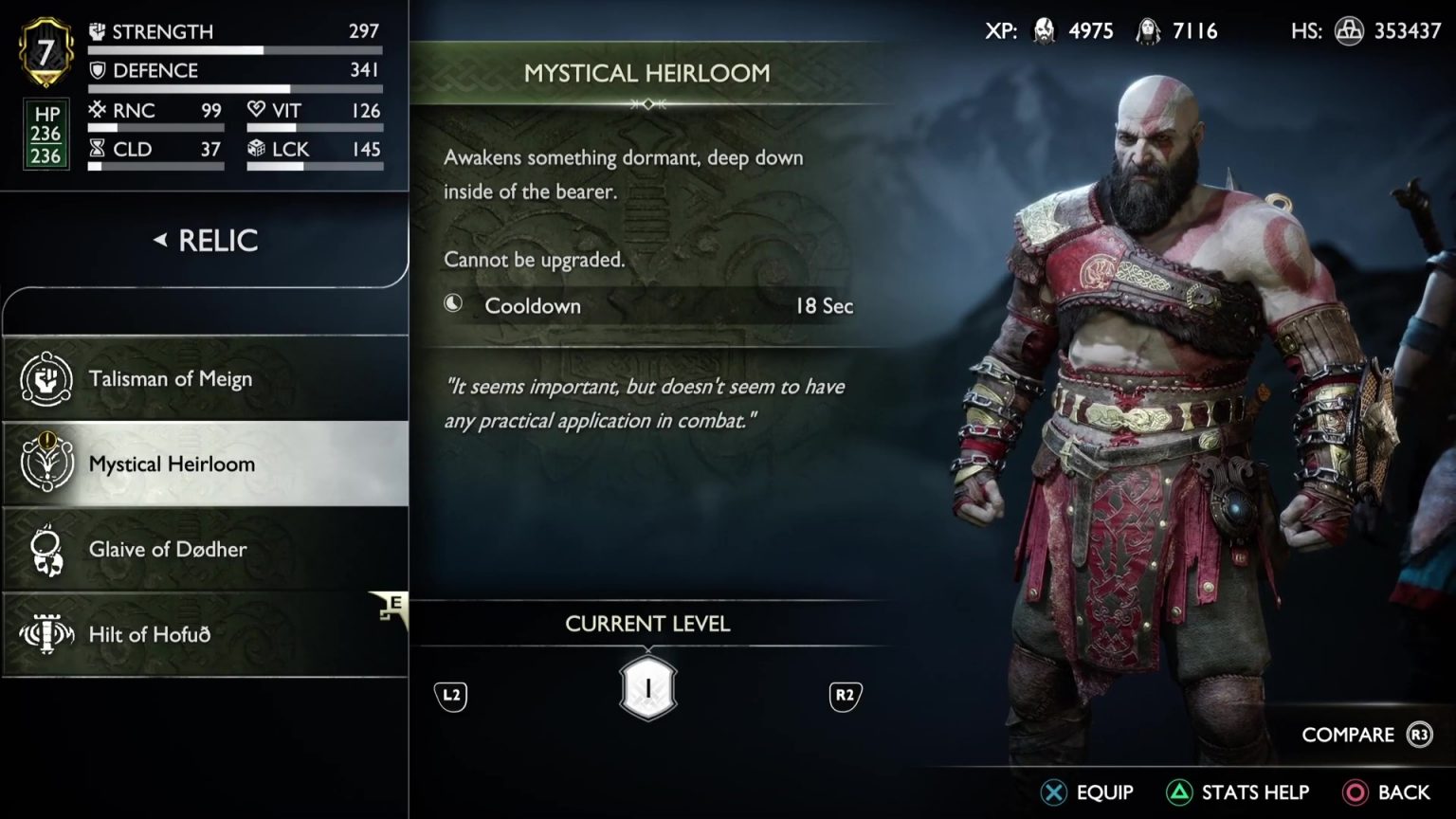Click the Current Level I shield marker
This screenshot has height=819, width=1456.
point(648,688)
